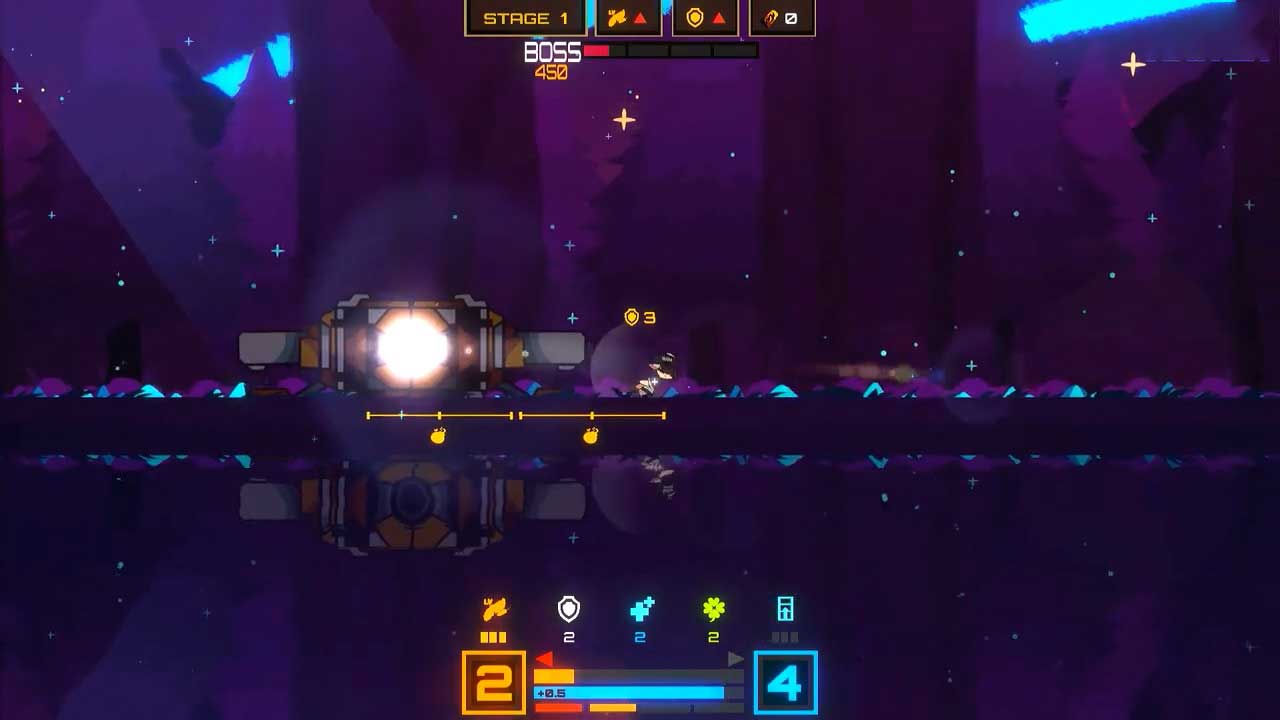Screen dimensions: 1280x720
Task: Click the grey right arrow above the bars
Action: tap(736, 659)
